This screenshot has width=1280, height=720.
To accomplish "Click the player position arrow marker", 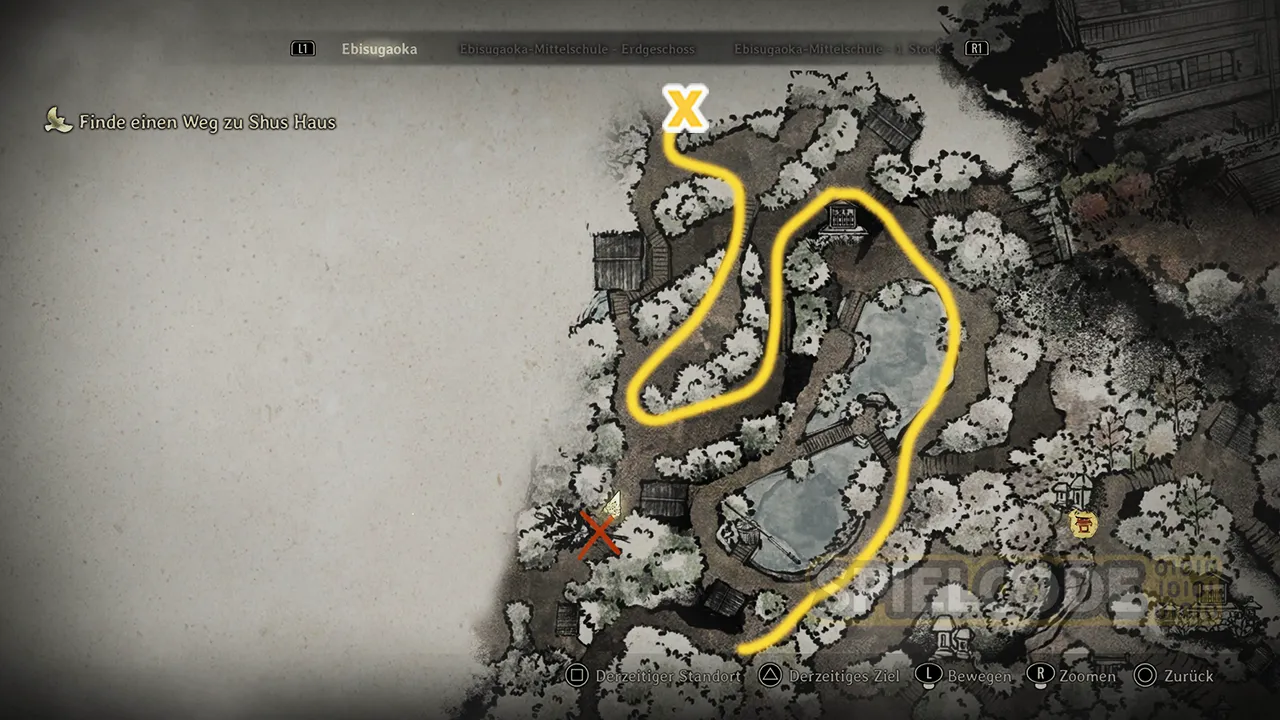I will coord(613,503).
